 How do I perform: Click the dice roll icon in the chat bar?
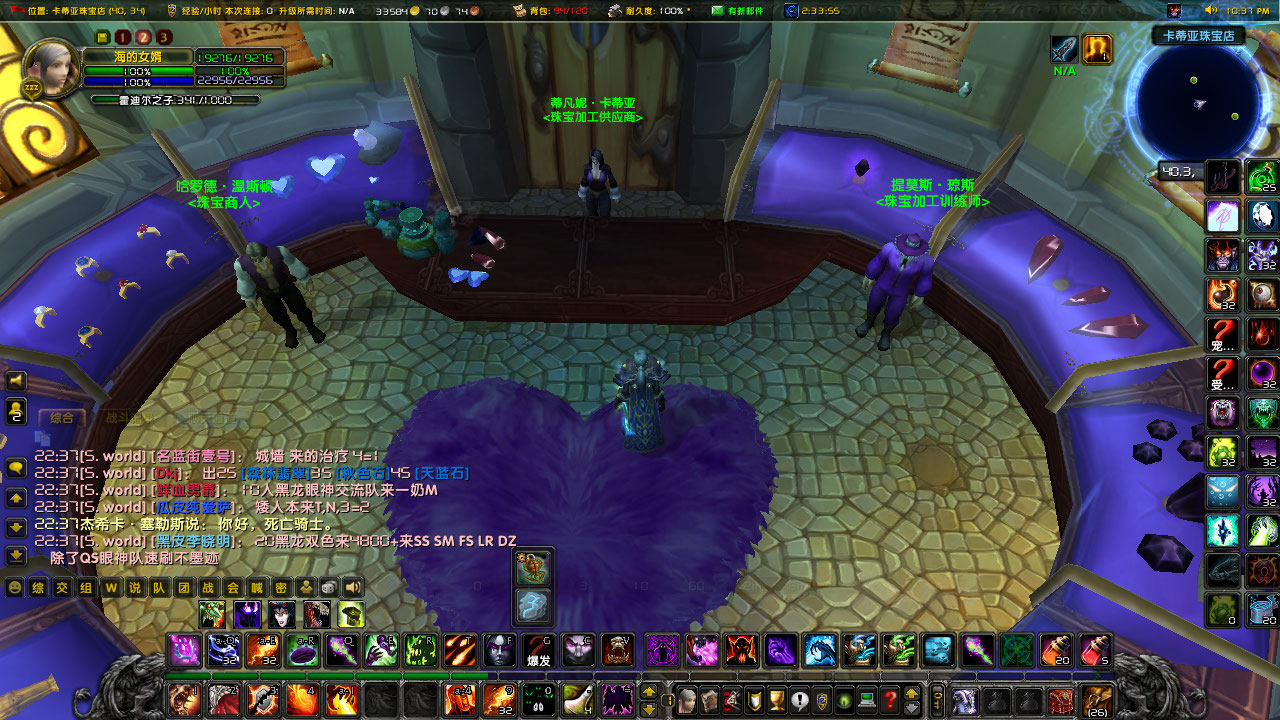tap(328, 587)
